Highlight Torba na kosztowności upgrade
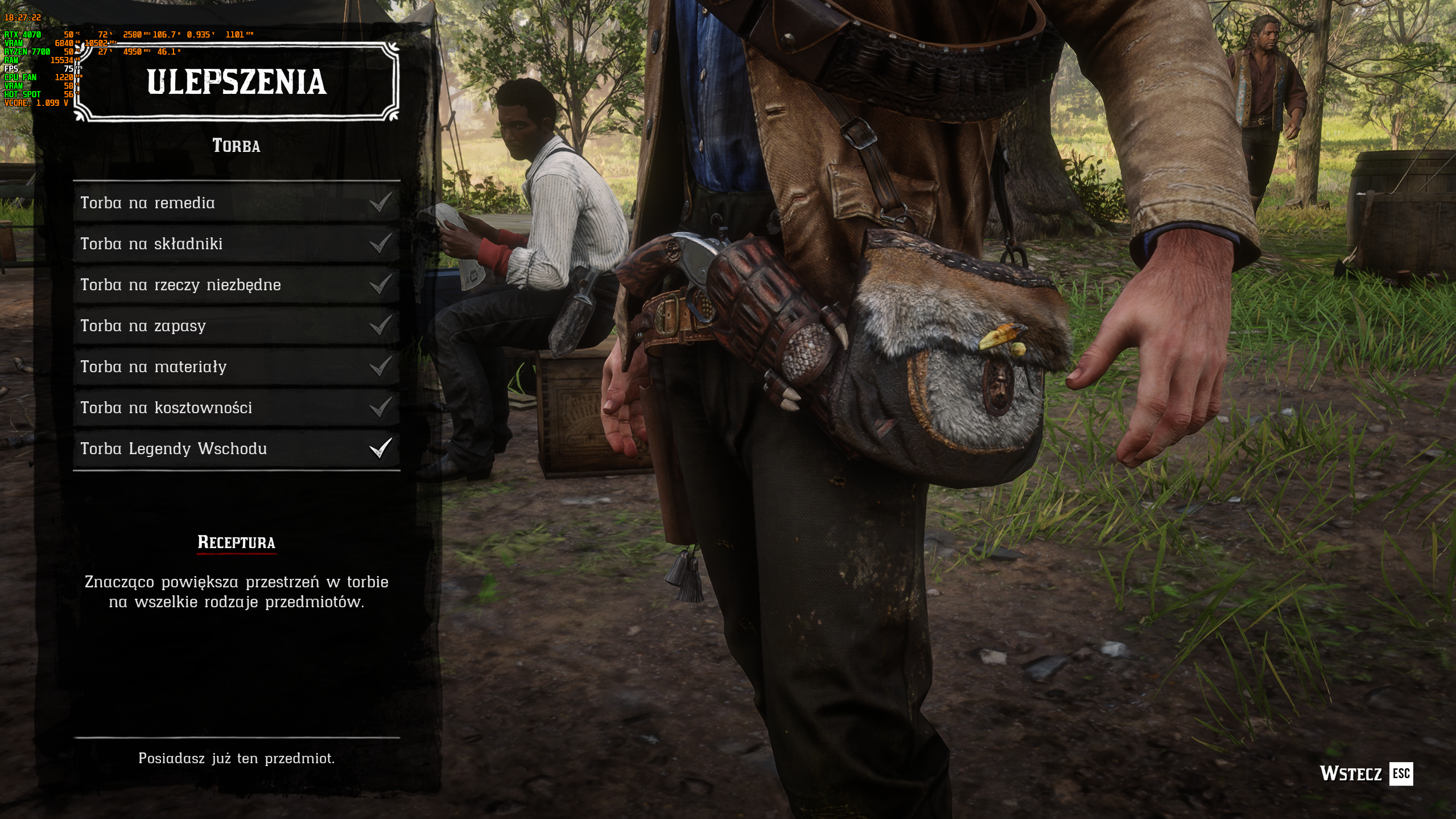 (236, 408)
